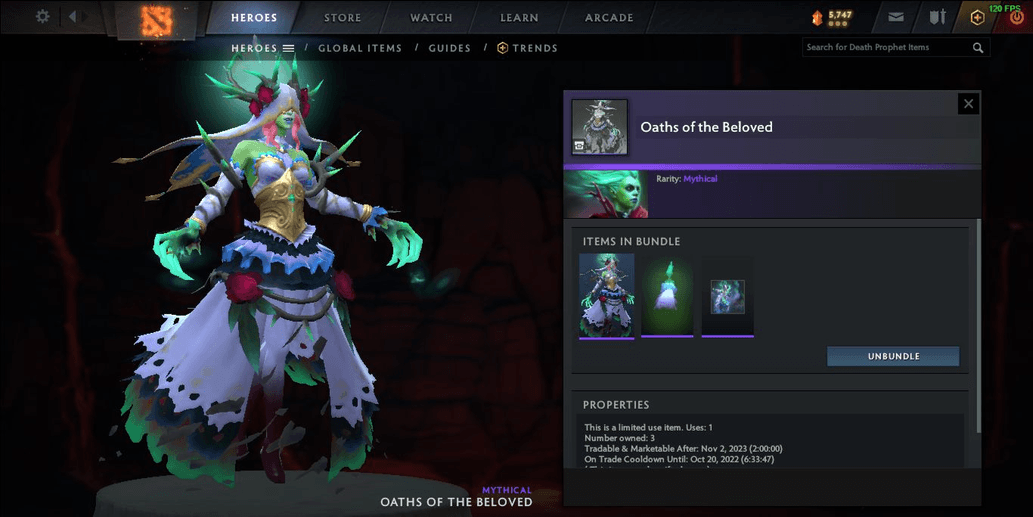Open the Learn tab
Screen dimensions: 1033x517
(x=519, y=18)
